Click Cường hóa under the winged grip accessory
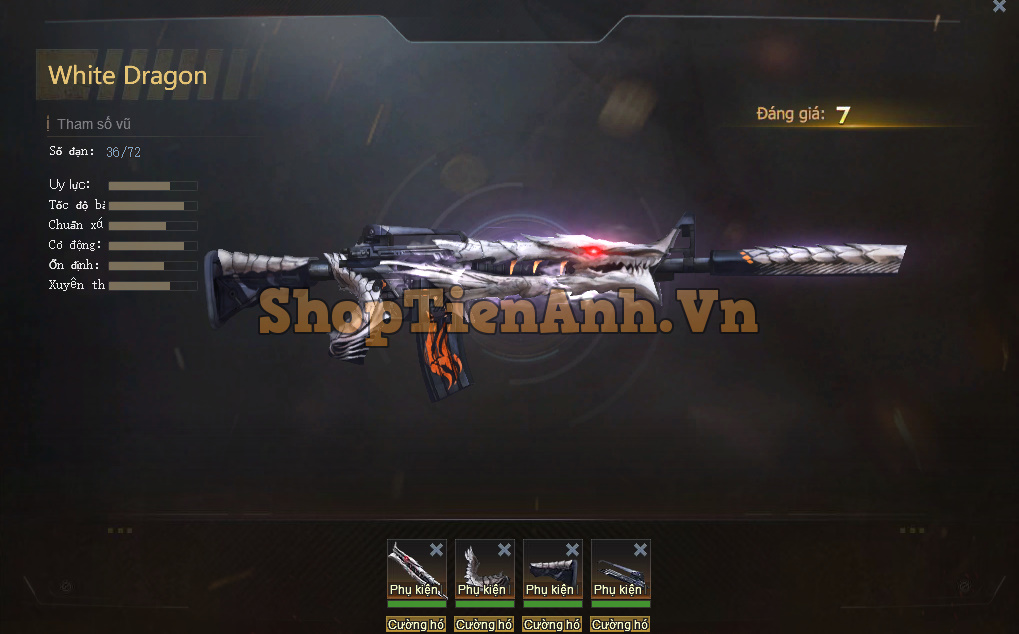This screenshot has width=1019, height=634. 484,625
